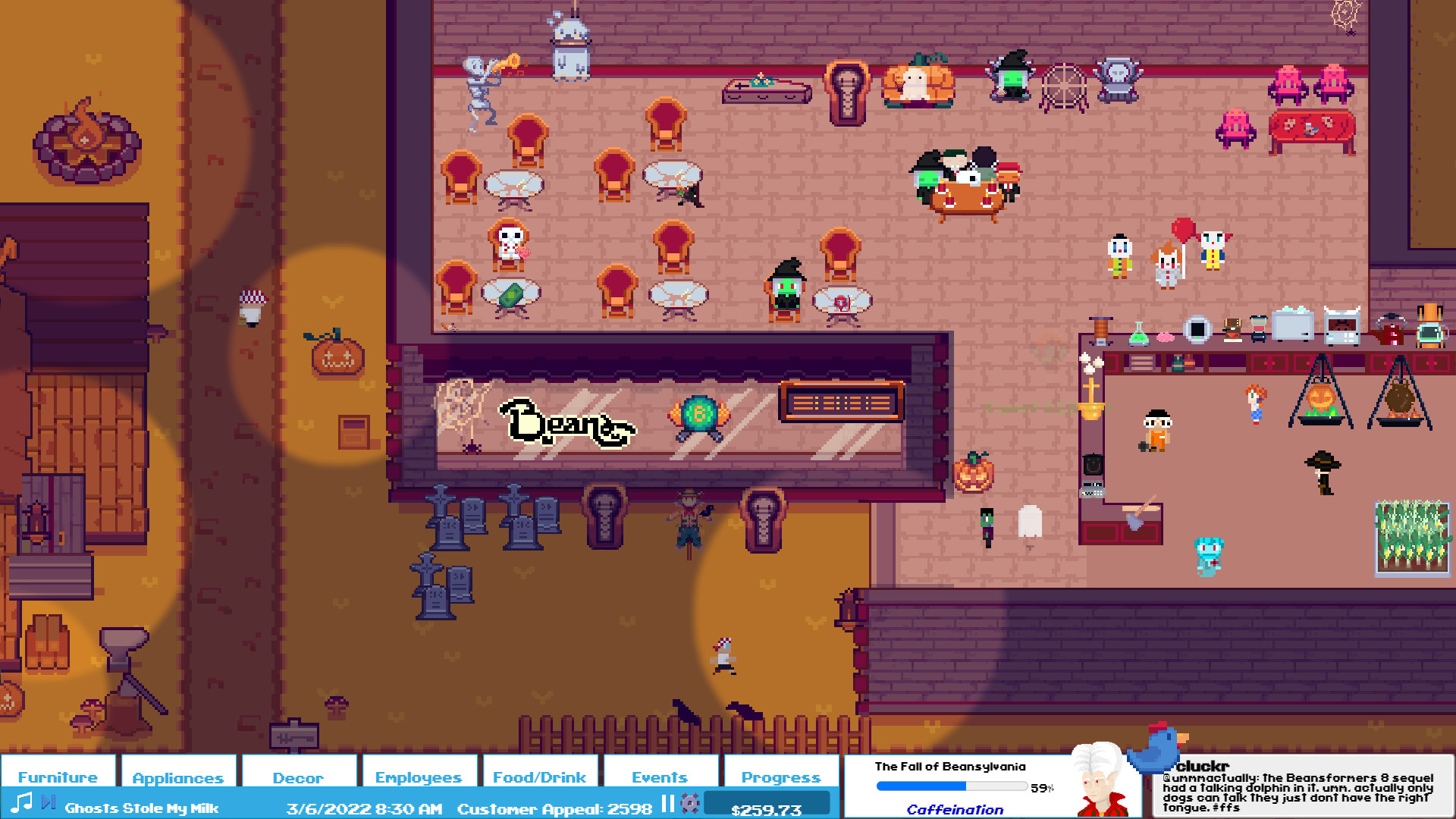View the Food/Drink tab
This screenshot has height=819, width=1456.
tap(538, 777)
